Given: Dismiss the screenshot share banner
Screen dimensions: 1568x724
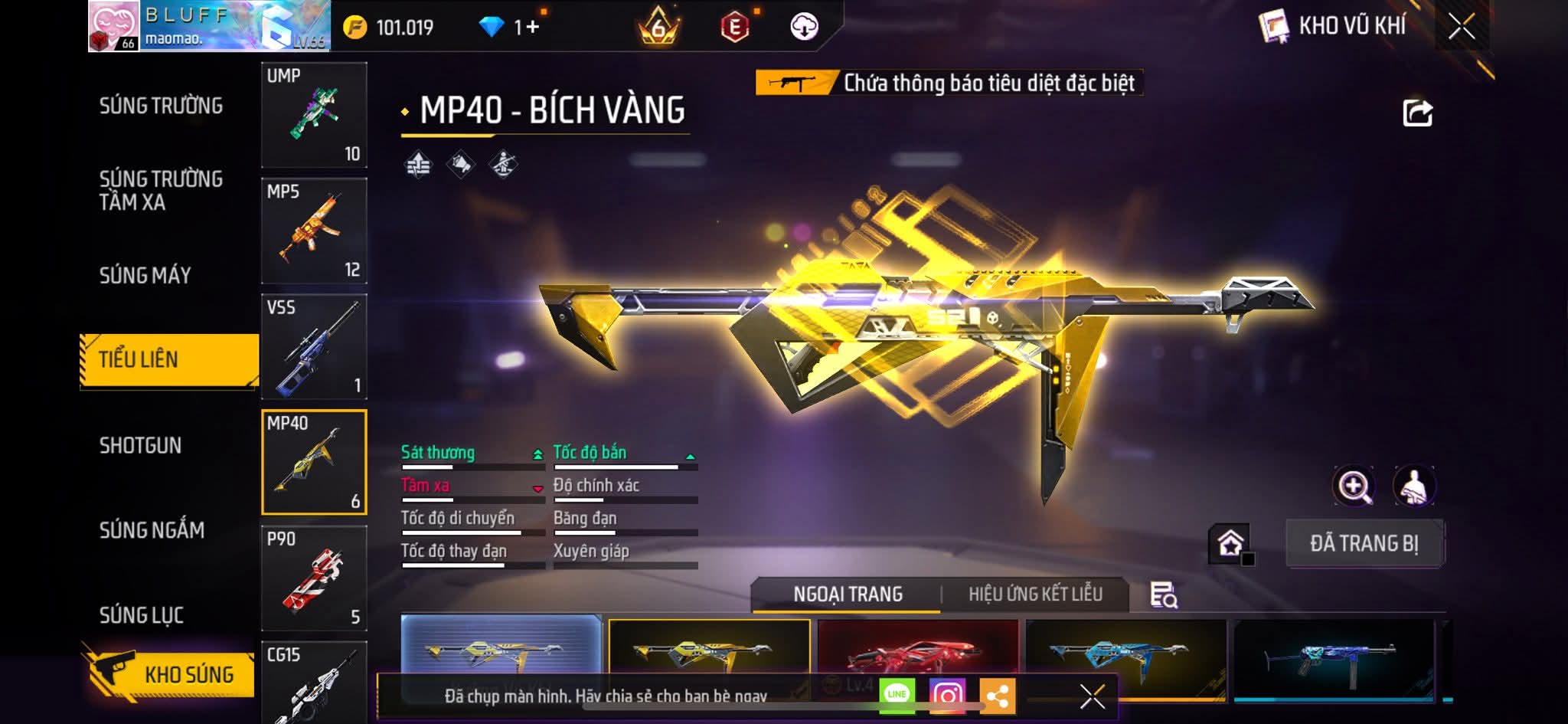Looking at the screenshot, I should pyautogui.click(x=1092, y=696).
